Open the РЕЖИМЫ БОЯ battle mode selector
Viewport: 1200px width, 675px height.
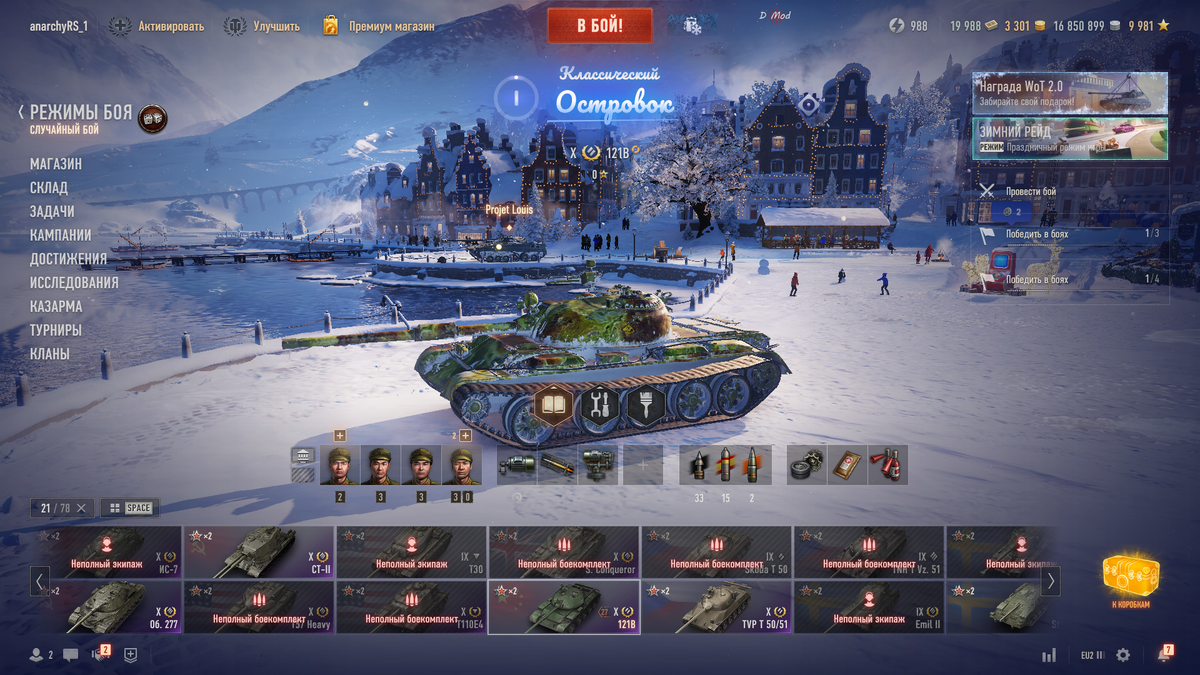[x=80, y=113]
